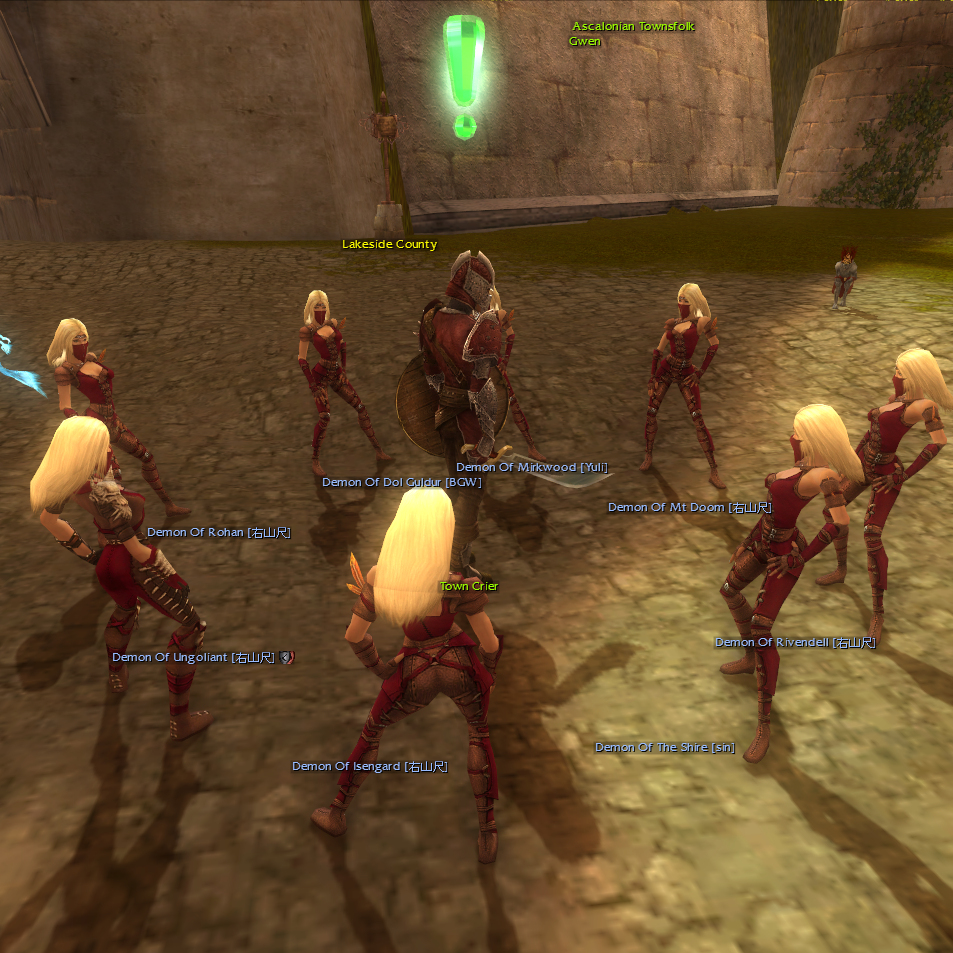
Task: Click the Town Crier name tag
Action: click(x=469, y=586)
